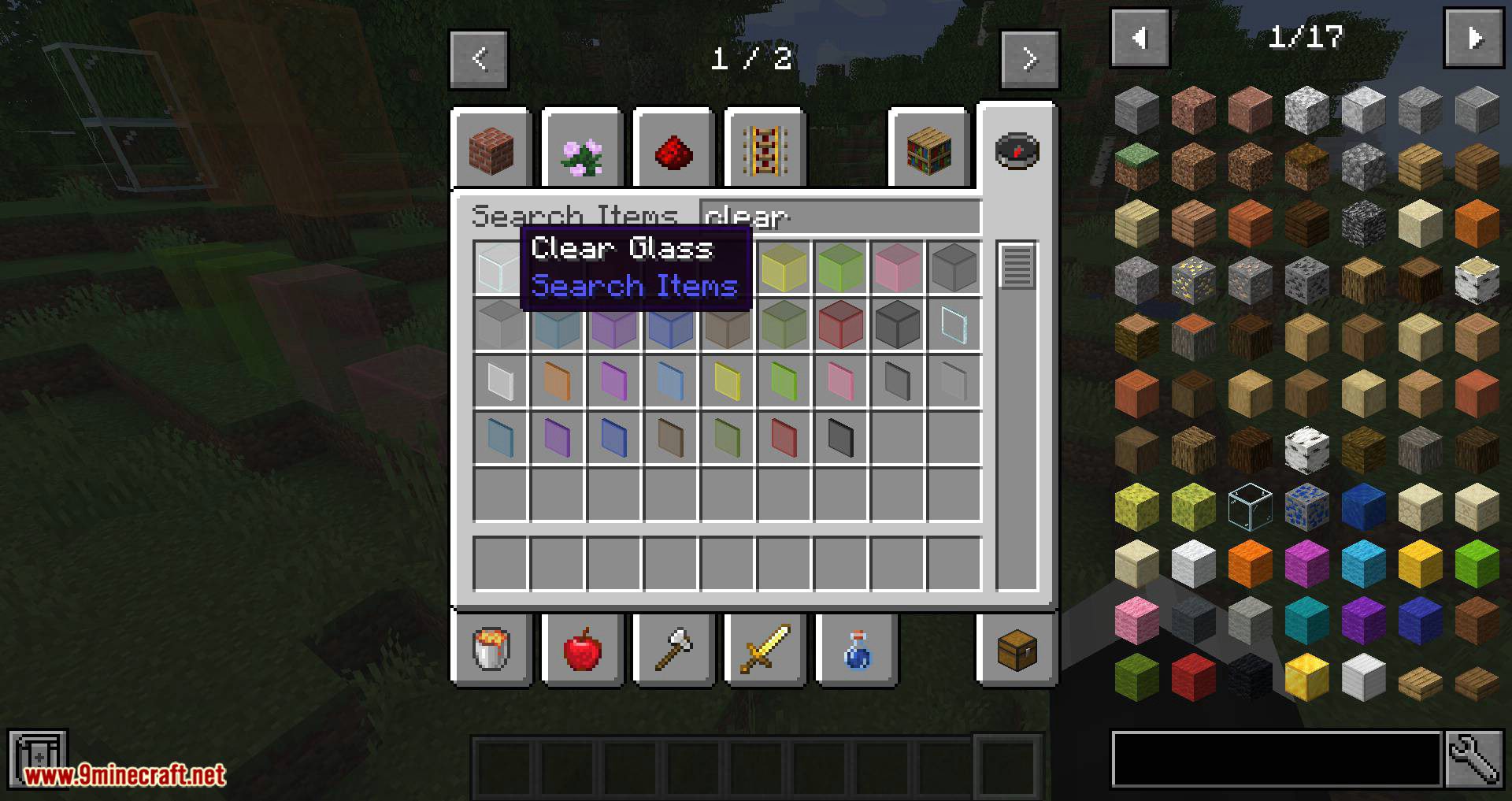This screenshot has width=1512, height=801.
Task: Open the iron axe Tools tab
Action: [x=674, y=650]
